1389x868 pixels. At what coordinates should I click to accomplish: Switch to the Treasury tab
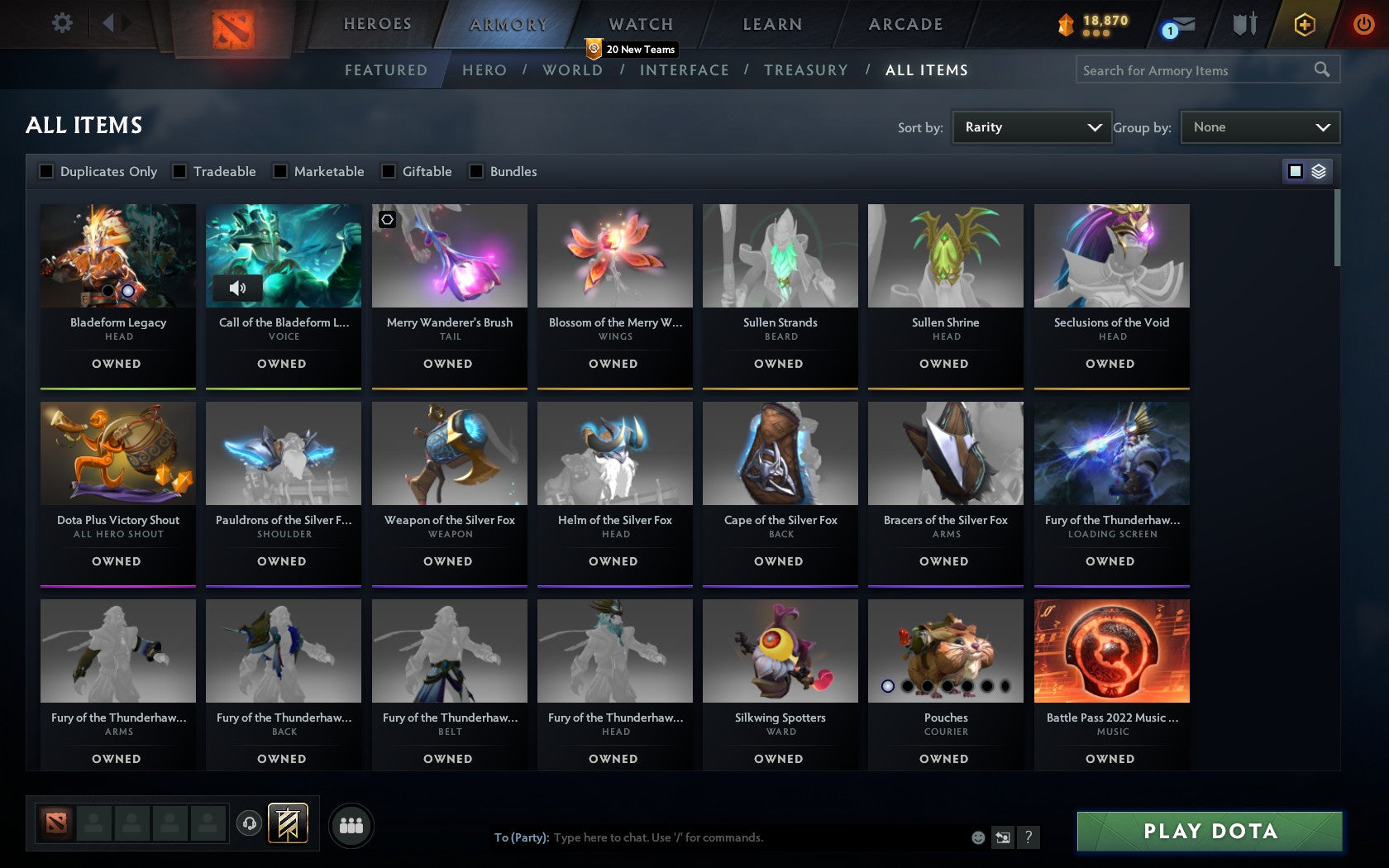(x=806, y=70)
